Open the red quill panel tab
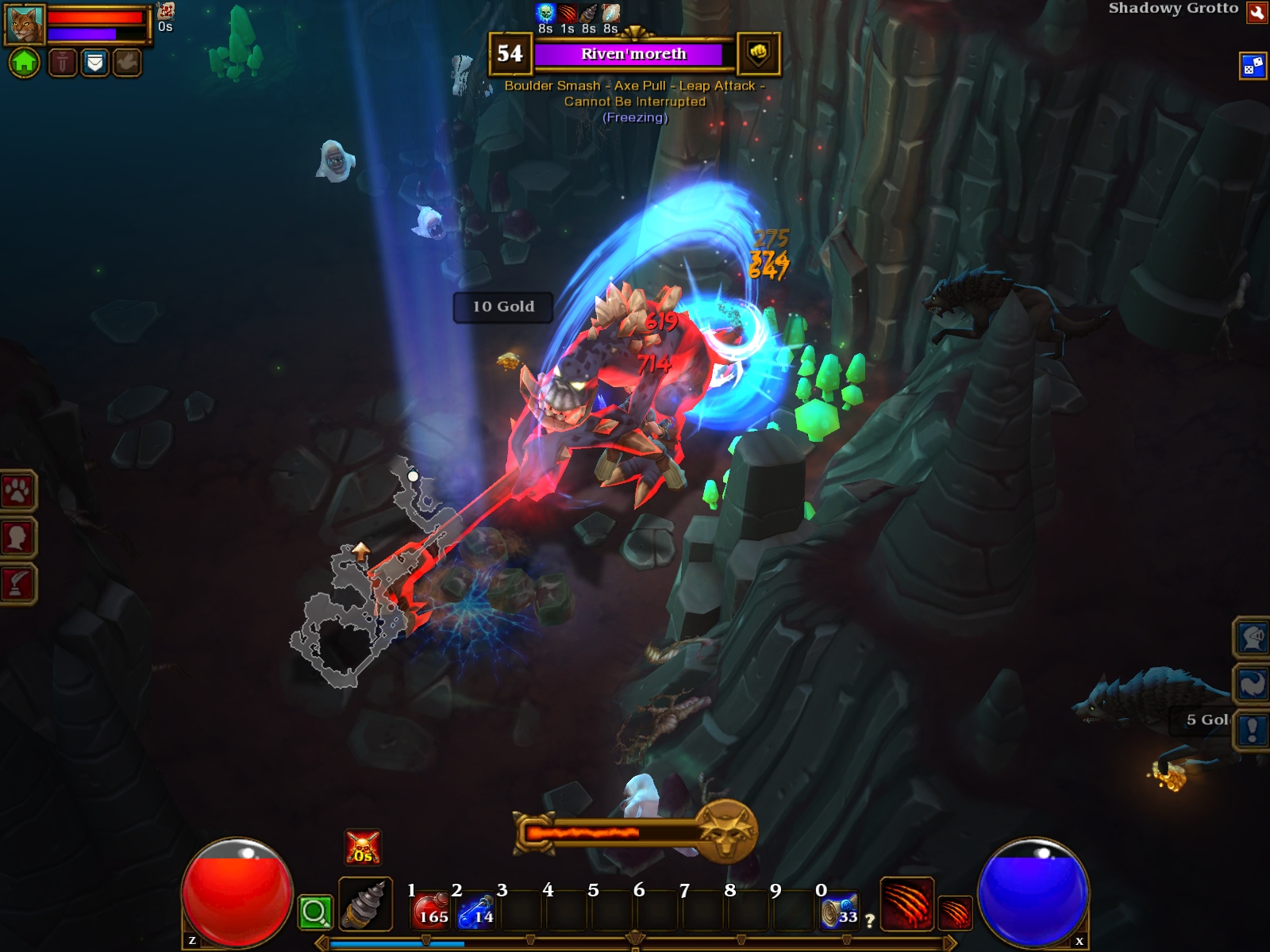 point(17,584)
